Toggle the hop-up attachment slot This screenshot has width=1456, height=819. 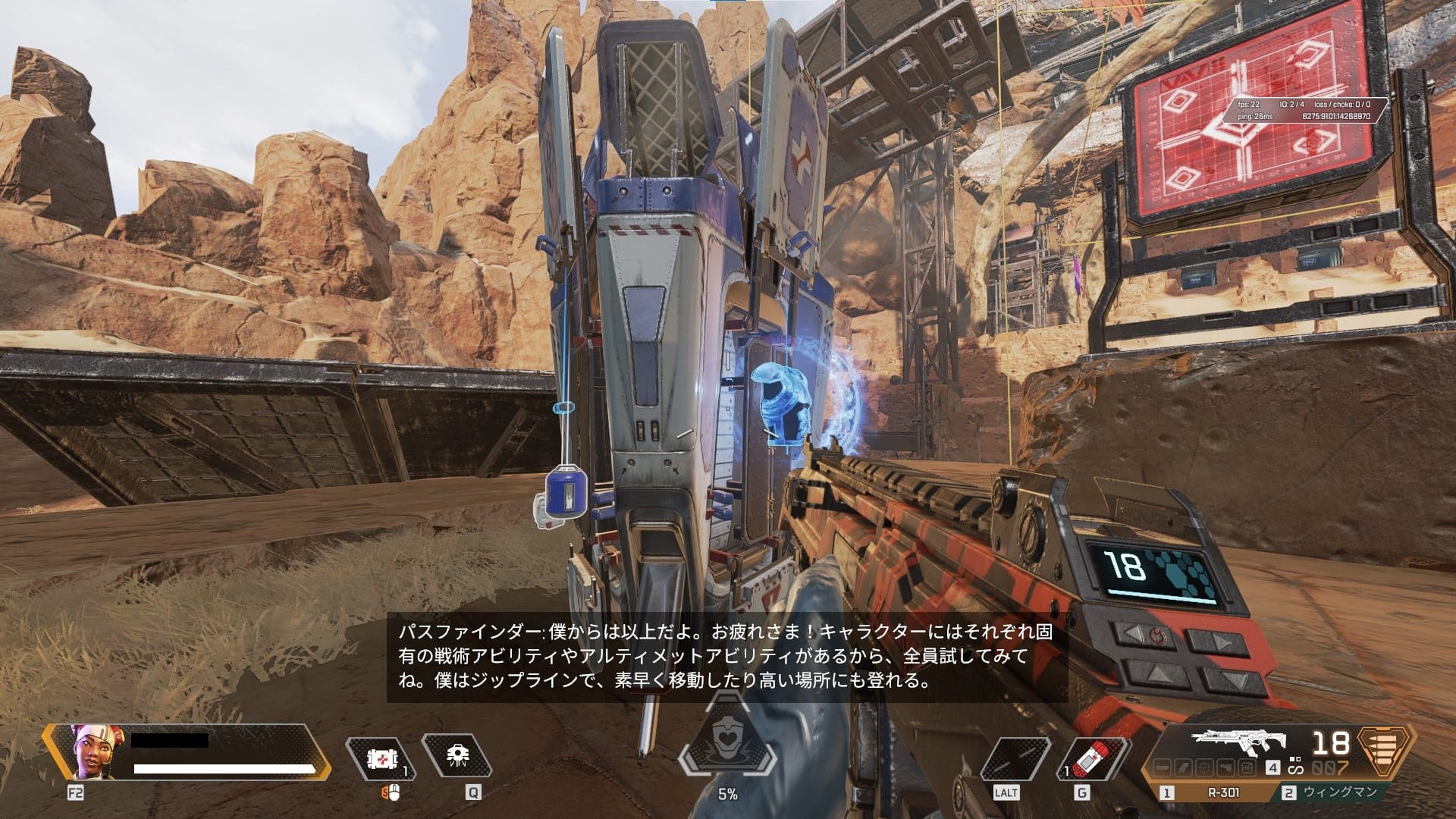tap(1246, 767)
